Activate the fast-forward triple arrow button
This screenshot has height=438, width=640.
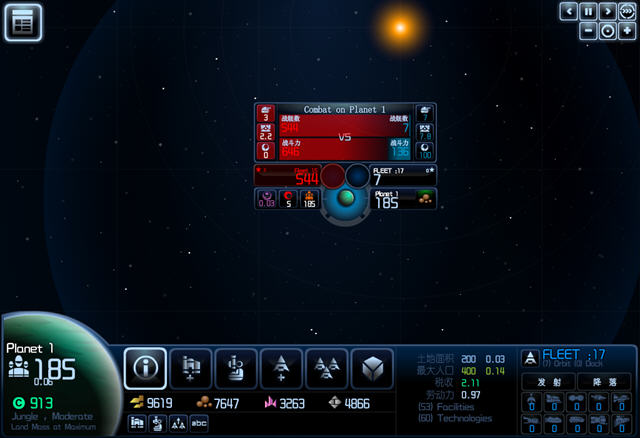coord(626,11)
